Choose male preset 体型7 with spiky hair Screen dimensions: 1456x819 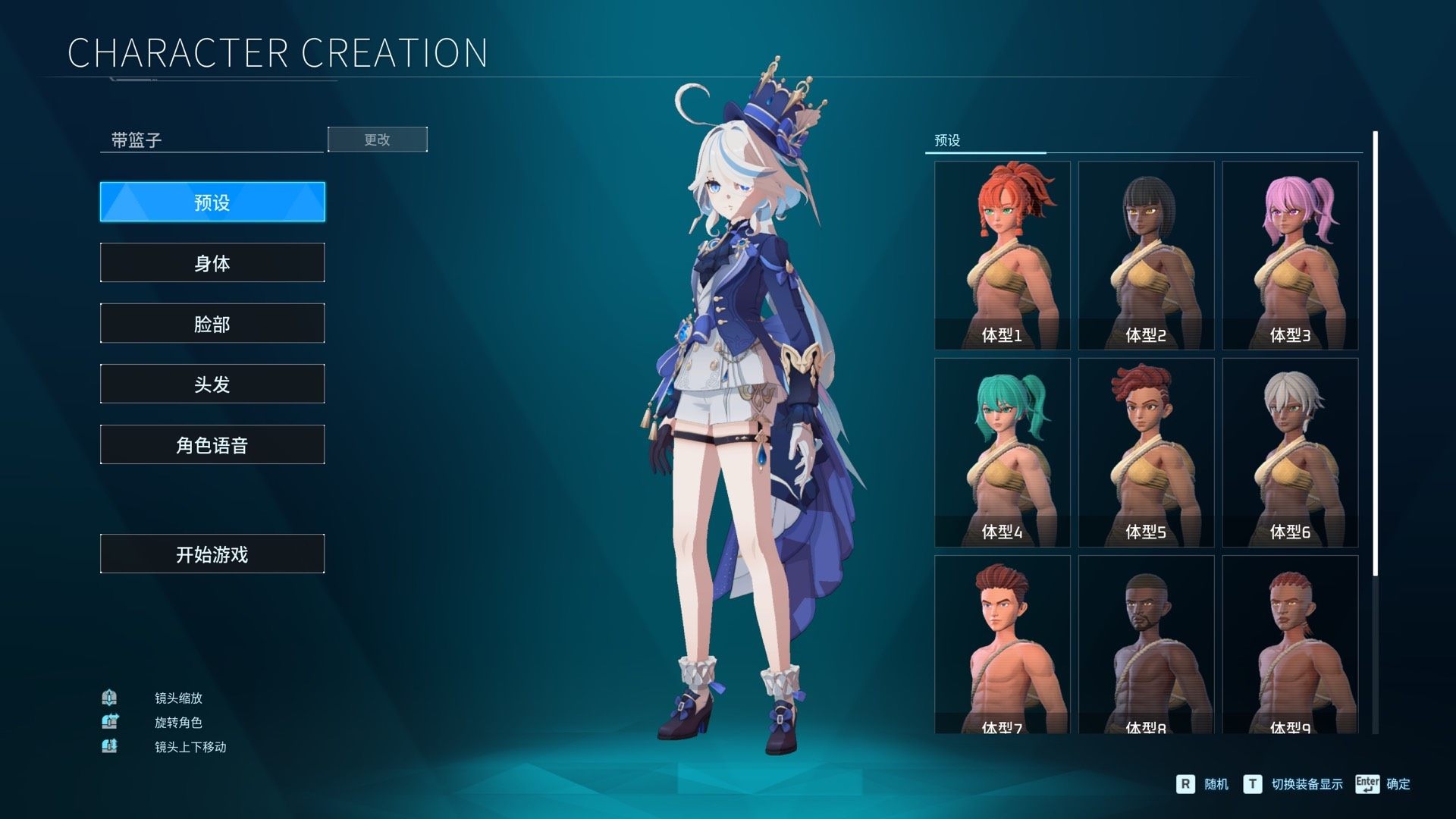(x=1002, y=645)
